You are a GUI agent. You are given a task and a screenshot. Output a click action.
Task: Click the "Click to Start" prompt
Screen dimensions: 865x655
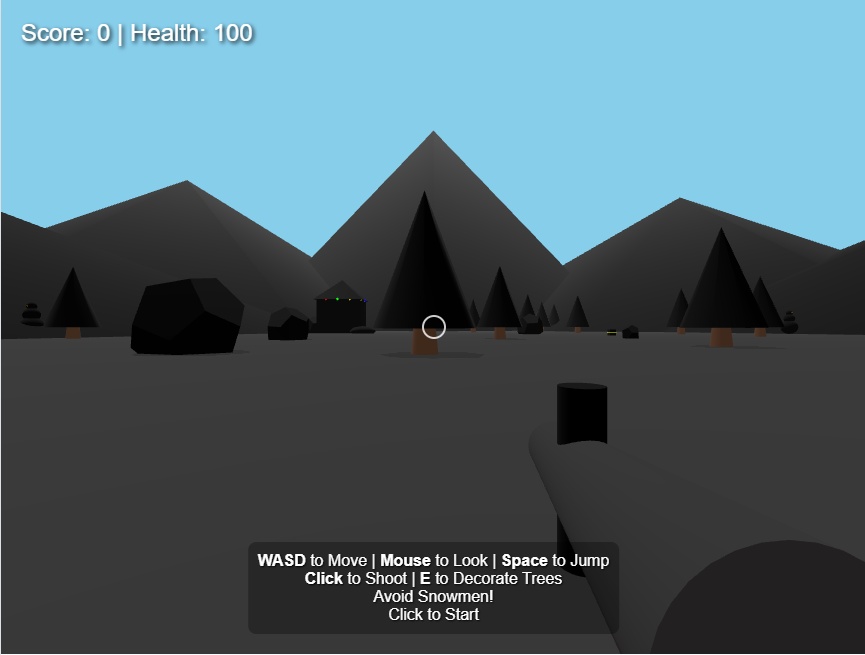433,614
